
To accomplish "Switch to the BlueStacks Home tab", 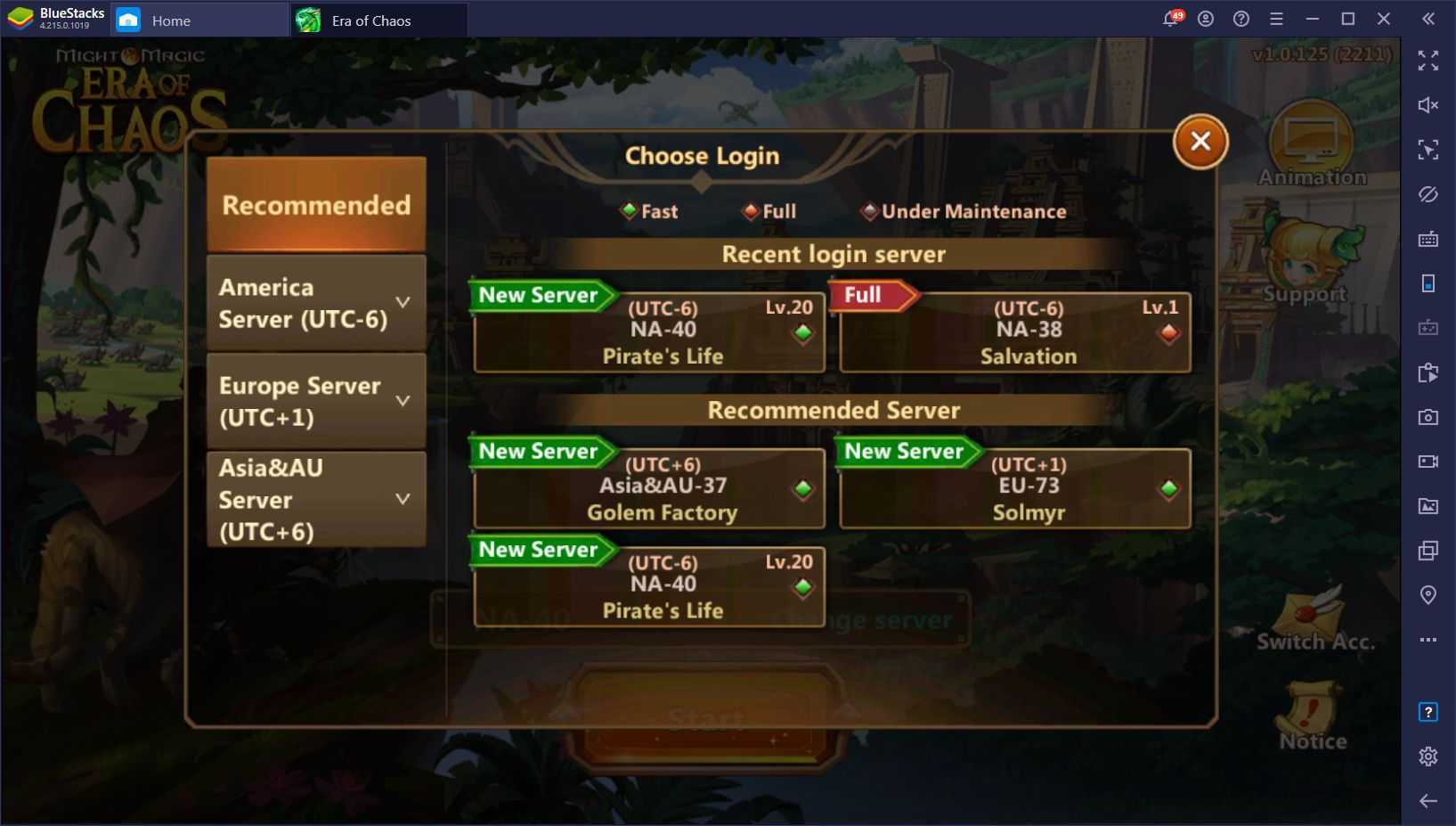I will click(x=170, y=20).
